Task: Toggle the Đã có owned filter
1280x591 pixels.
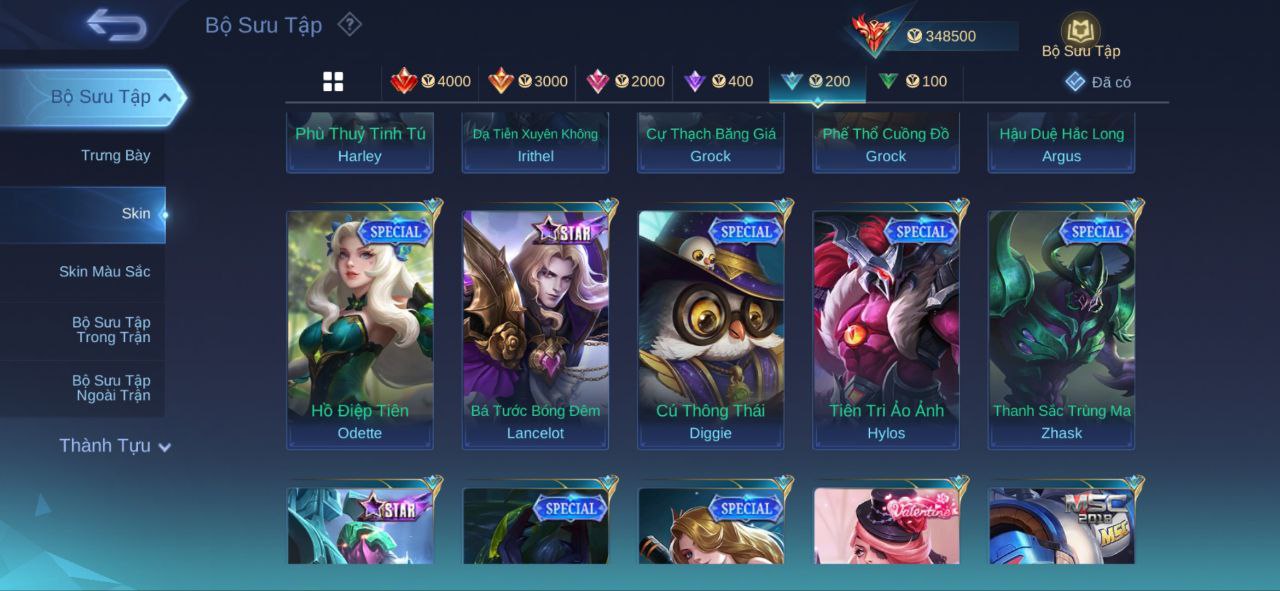Action: (x=1098, y=82)
